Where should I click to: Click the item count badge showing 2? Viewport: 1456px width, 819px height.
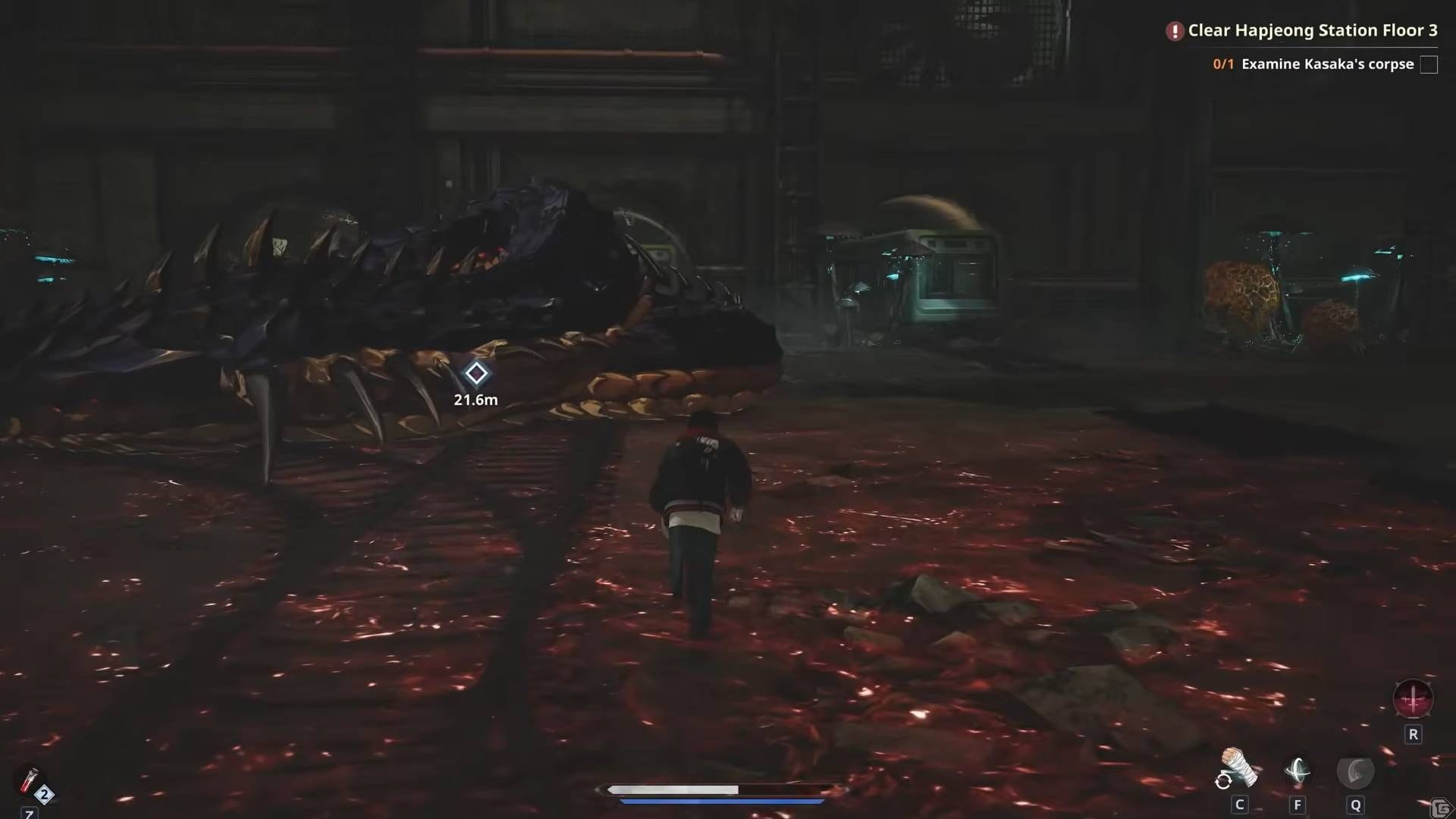coord(45,793)
